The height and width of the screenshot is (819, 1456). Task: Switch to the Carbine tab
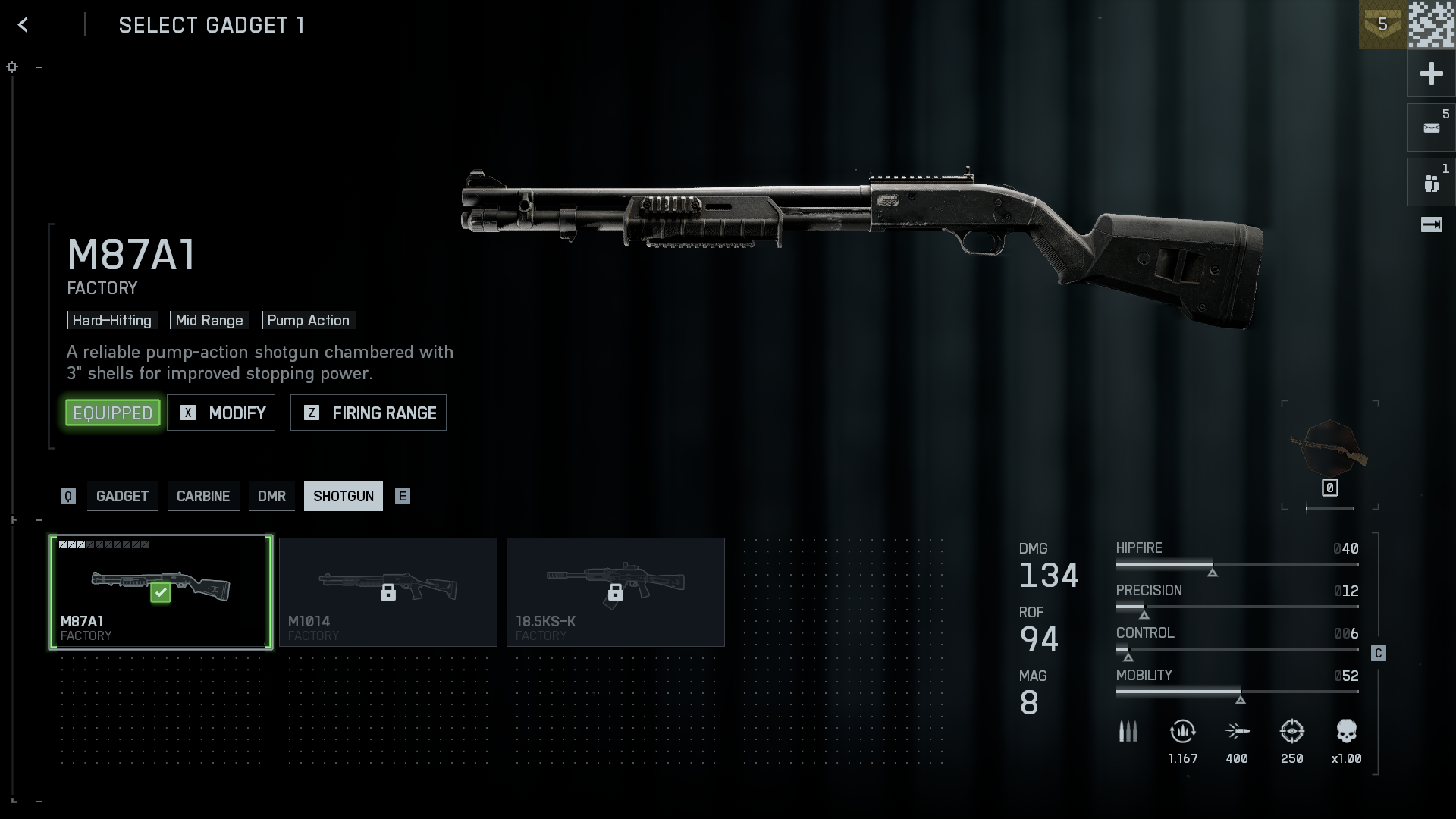point(203,496)
